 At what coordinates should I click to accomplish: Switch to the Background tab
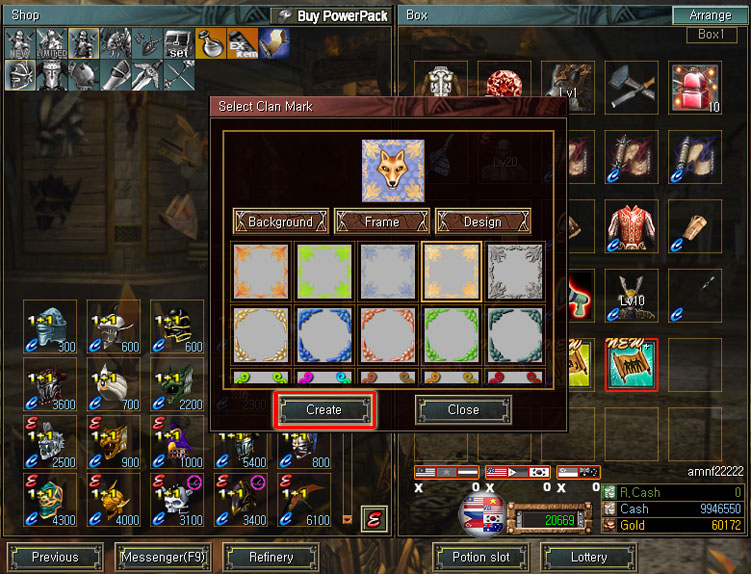tap(280, 222)
